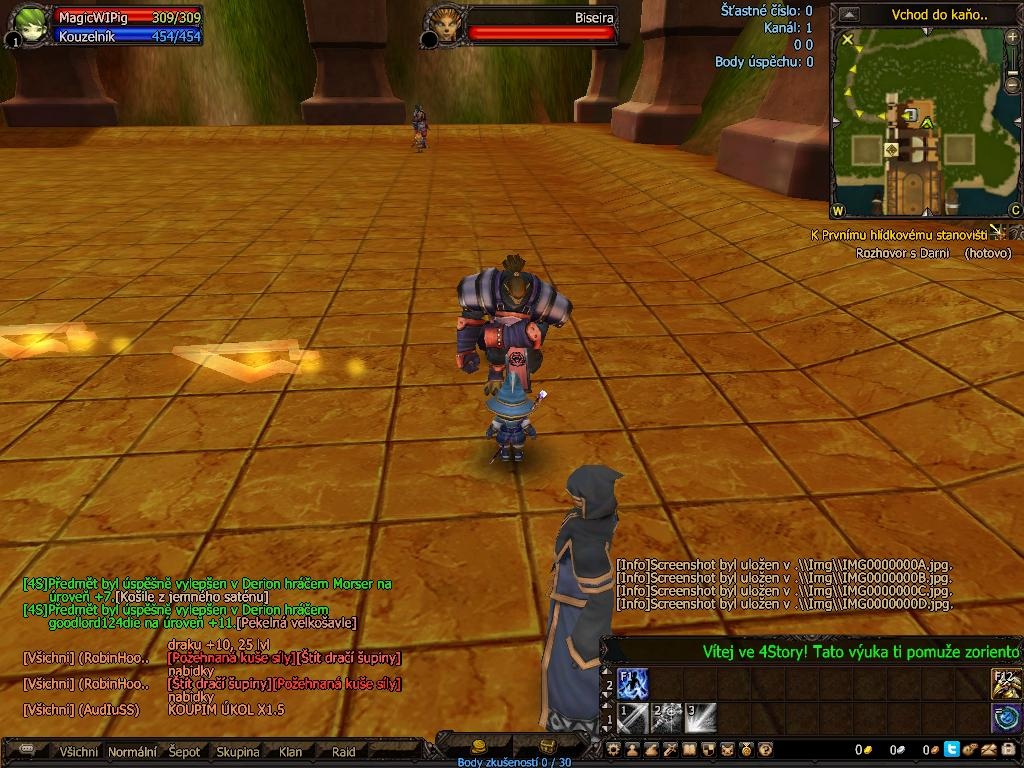Activate the F1 blue aura skill

(x=633, y=683)
